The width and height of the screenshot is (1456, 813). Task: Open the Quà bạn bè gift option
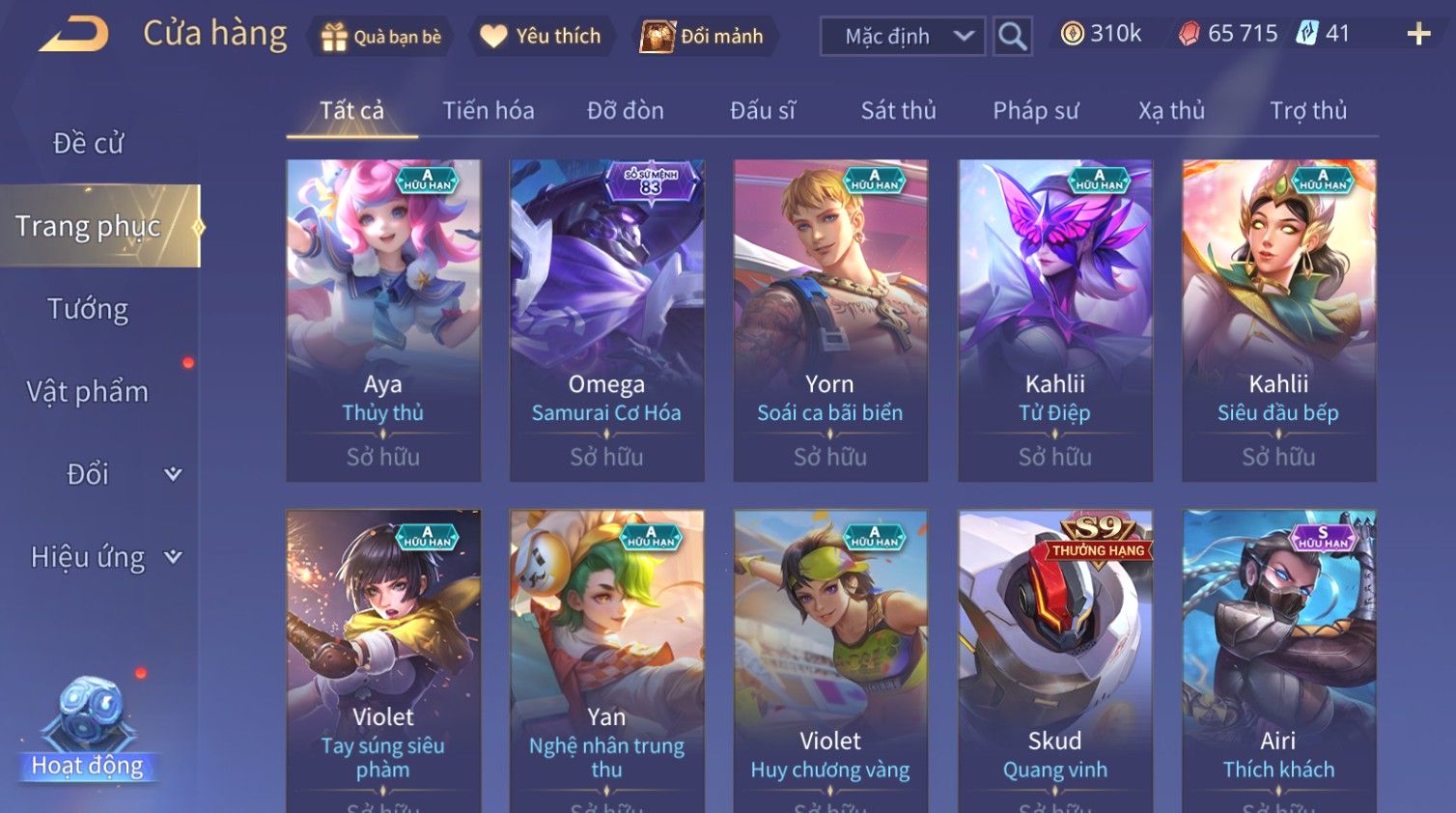point(380,37)
